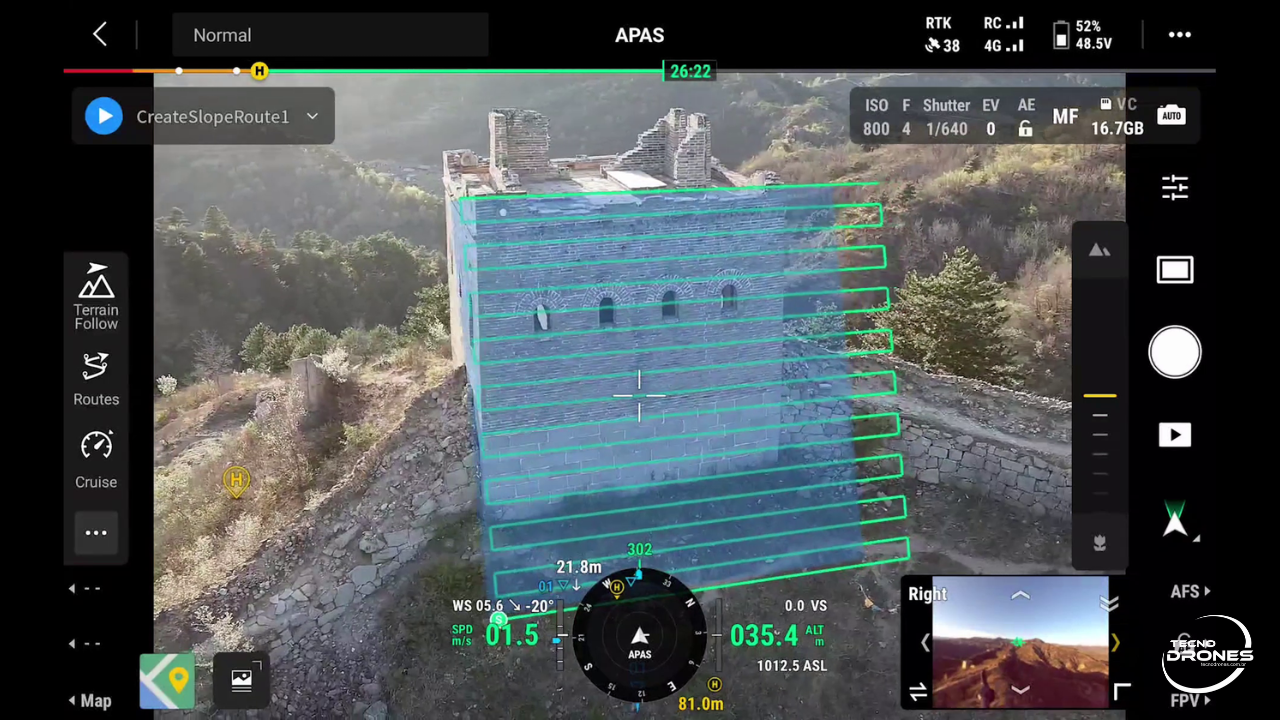Open the AUTO camera mode button
This screenshot has width=1280, height=720.
click(1172, 116)
